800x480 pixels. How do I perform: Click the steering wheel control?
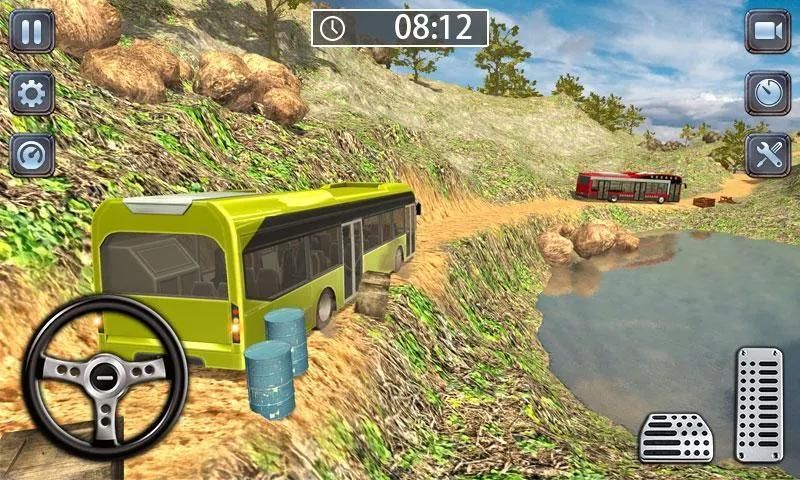coord(105,377)
